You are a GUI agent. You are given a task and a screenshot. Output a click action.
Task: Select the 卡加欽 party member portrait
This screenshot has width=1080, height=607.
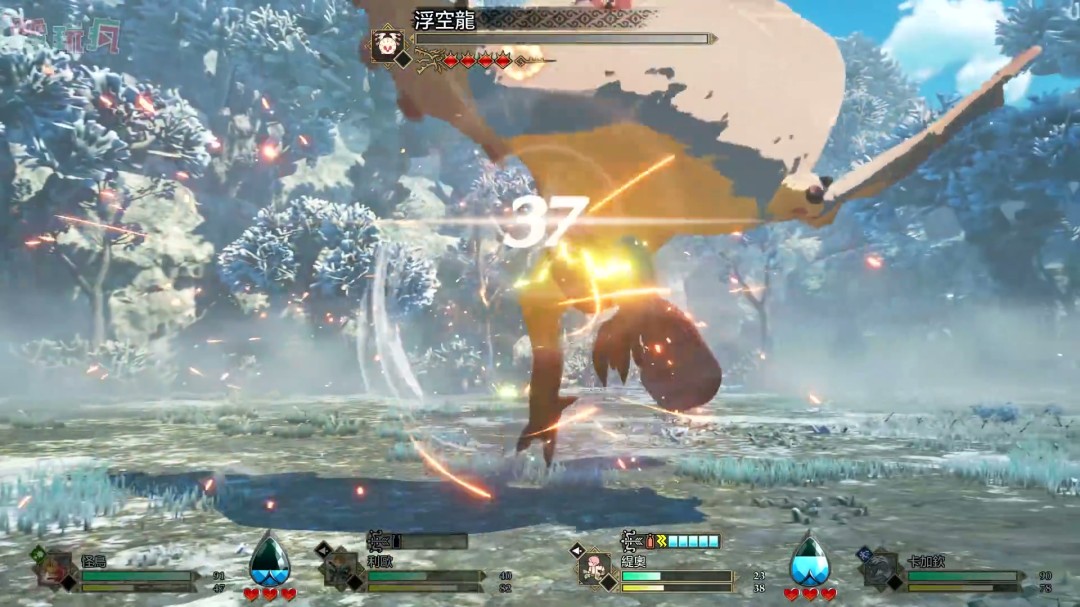point(882,570)
